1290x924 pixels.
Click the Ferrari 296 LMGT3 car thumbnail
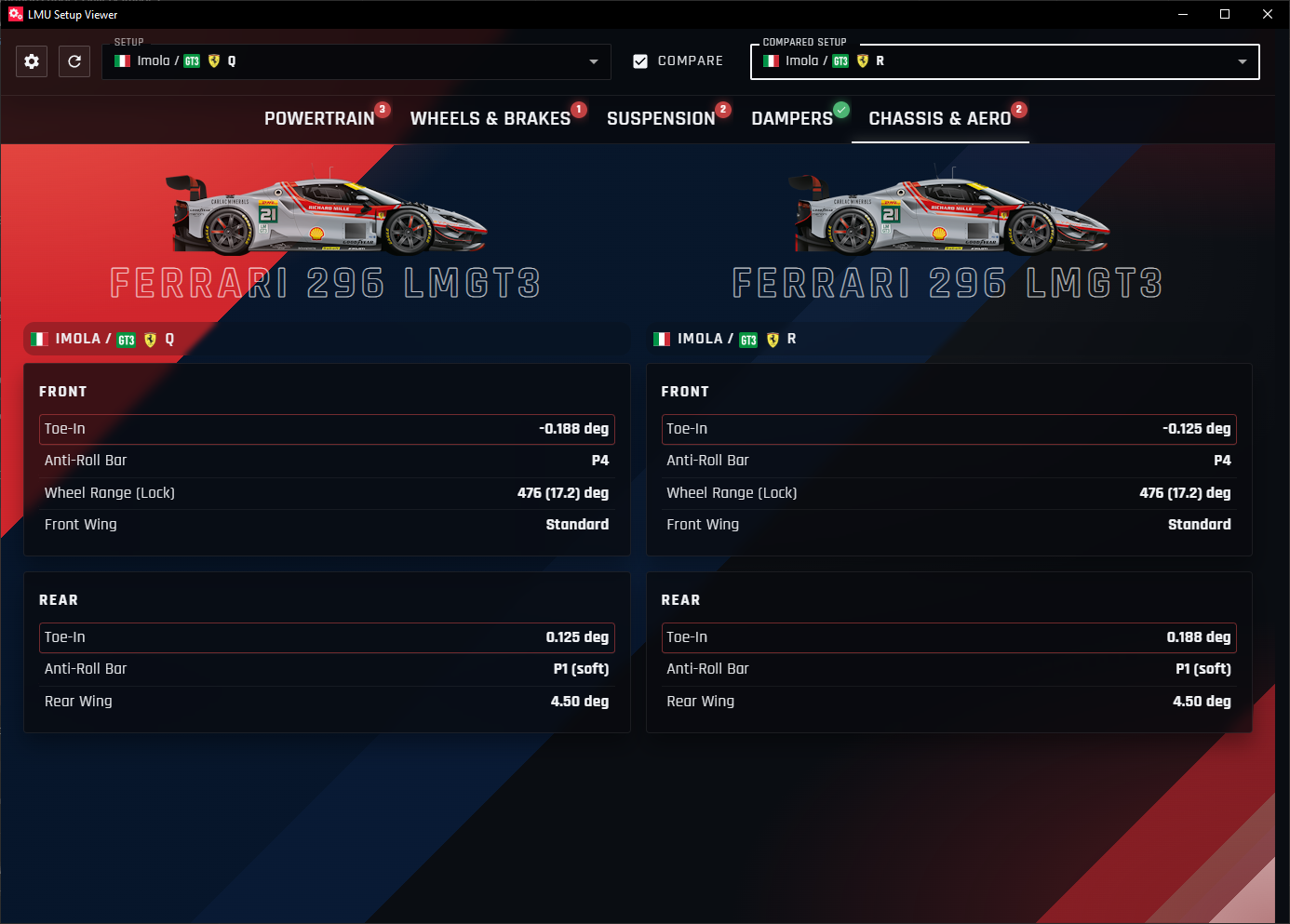326,212
